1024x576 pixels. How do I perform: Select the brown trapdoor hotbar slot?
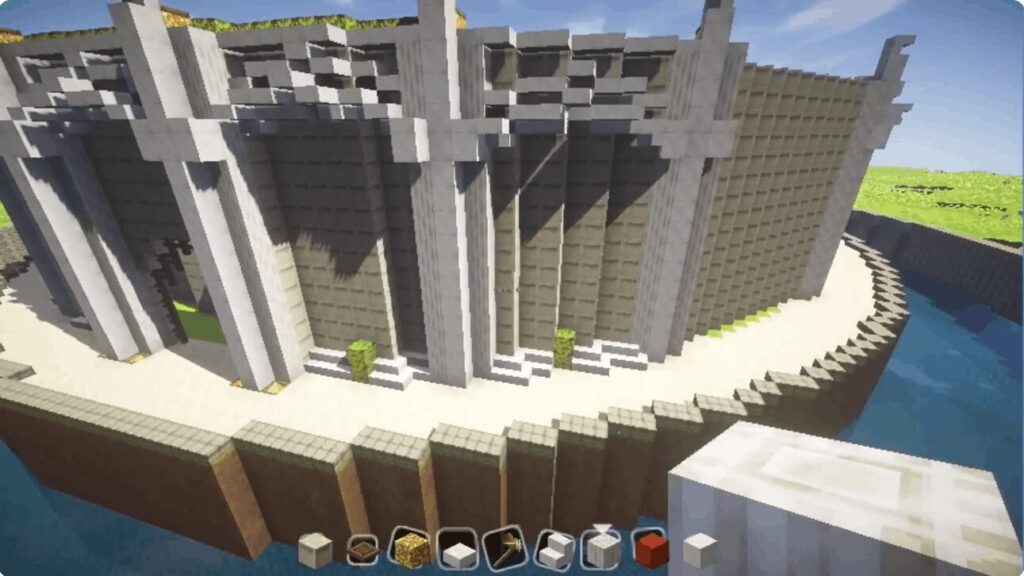[x=362, y=549]
